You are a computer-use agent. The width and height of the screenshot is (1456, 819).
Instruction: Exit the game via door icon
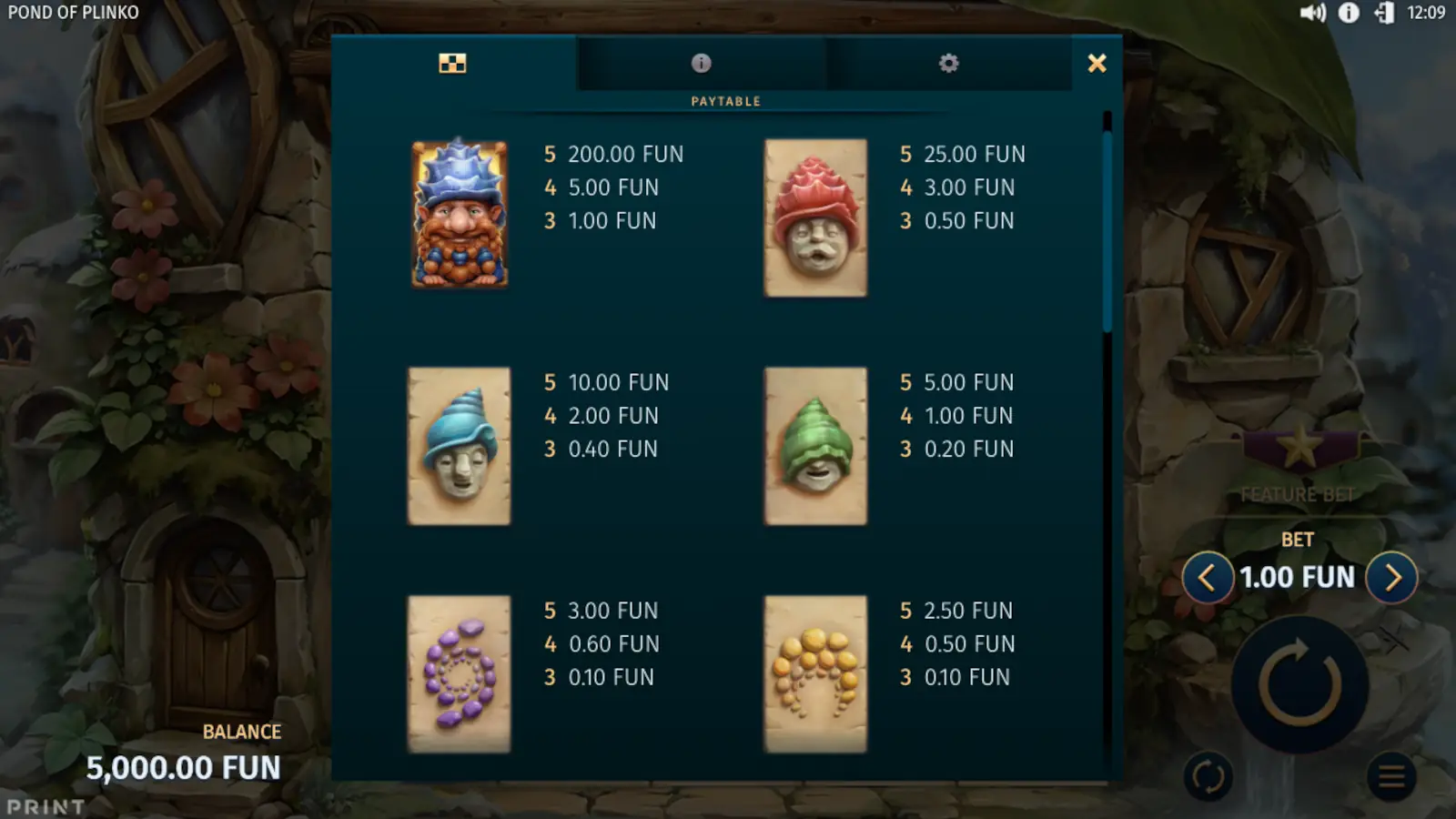pos(1383,13)
